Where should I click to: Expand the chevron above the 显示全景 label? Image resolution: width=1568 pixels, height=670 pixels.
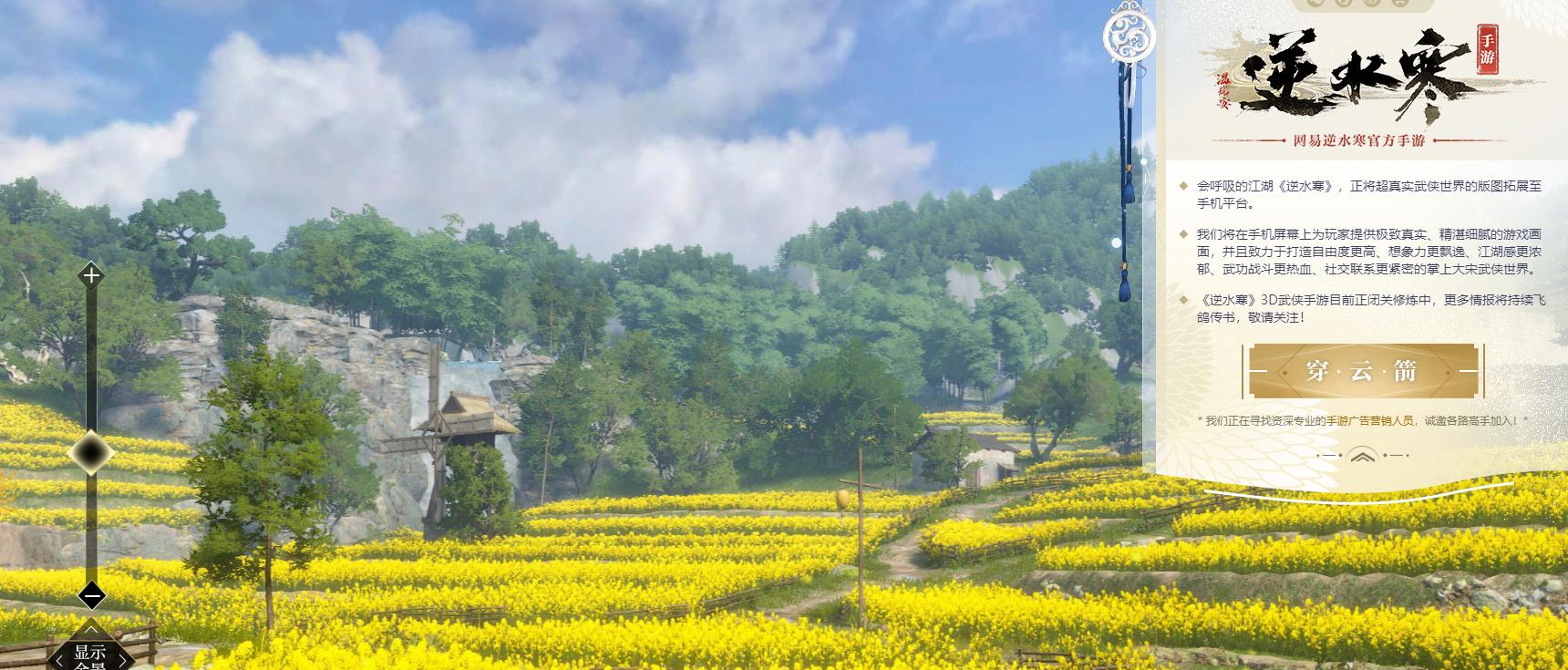point(89,631)
